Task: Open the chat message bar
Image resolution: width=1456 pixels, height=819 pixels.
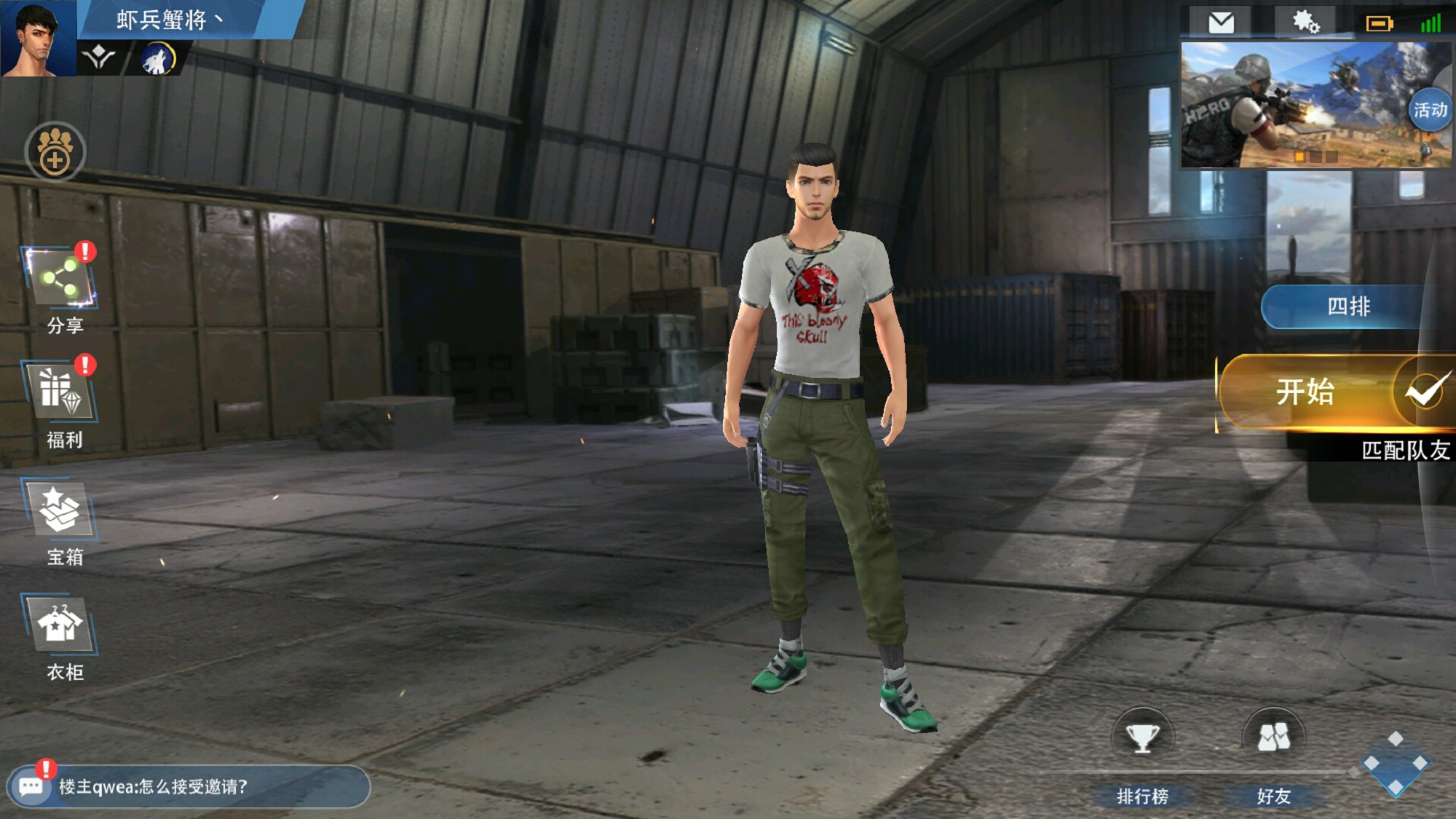Action: click(189, 786)
